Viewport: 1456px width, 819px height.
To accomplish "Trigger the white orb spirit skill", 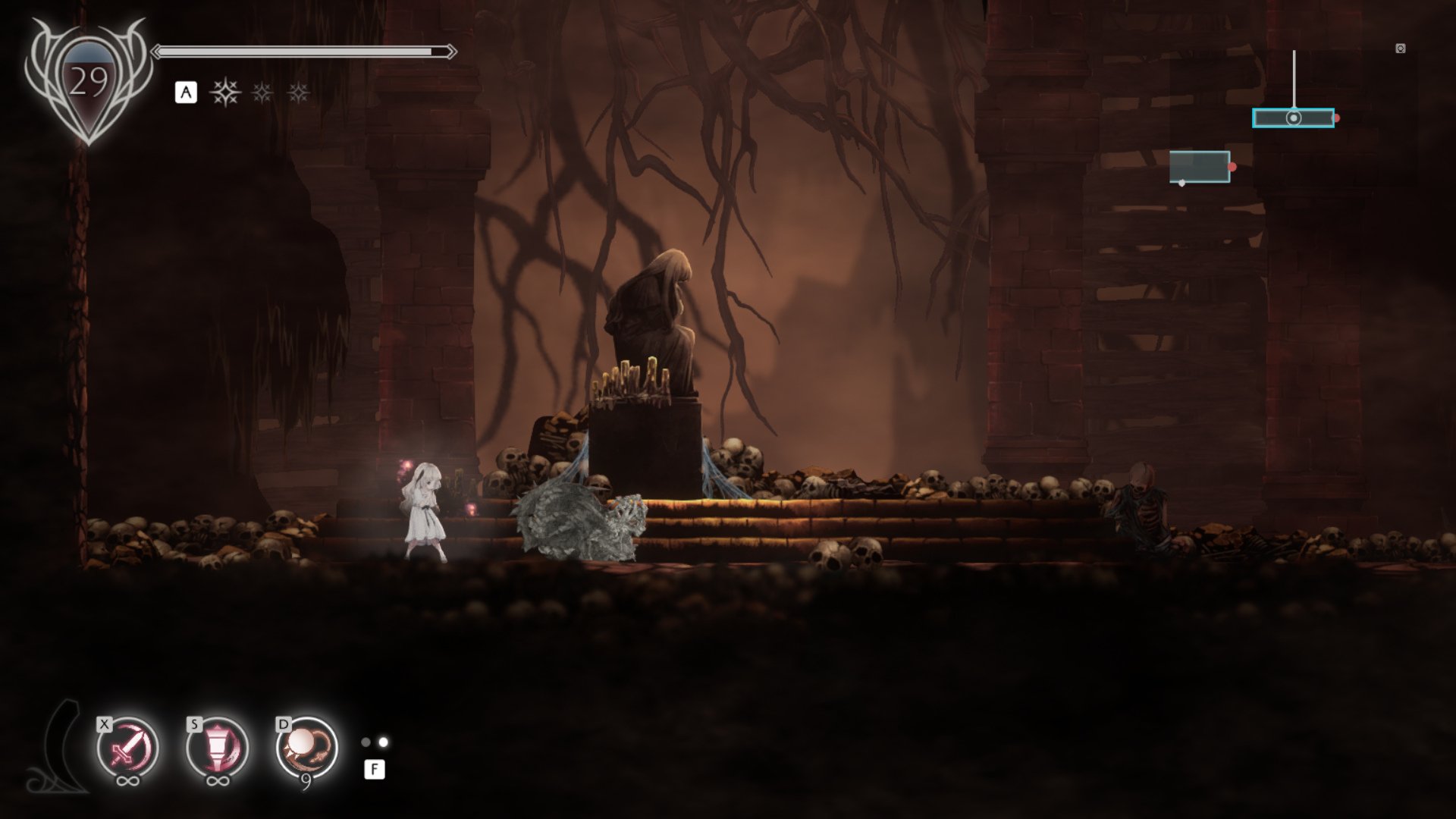I will click(306, 748).
